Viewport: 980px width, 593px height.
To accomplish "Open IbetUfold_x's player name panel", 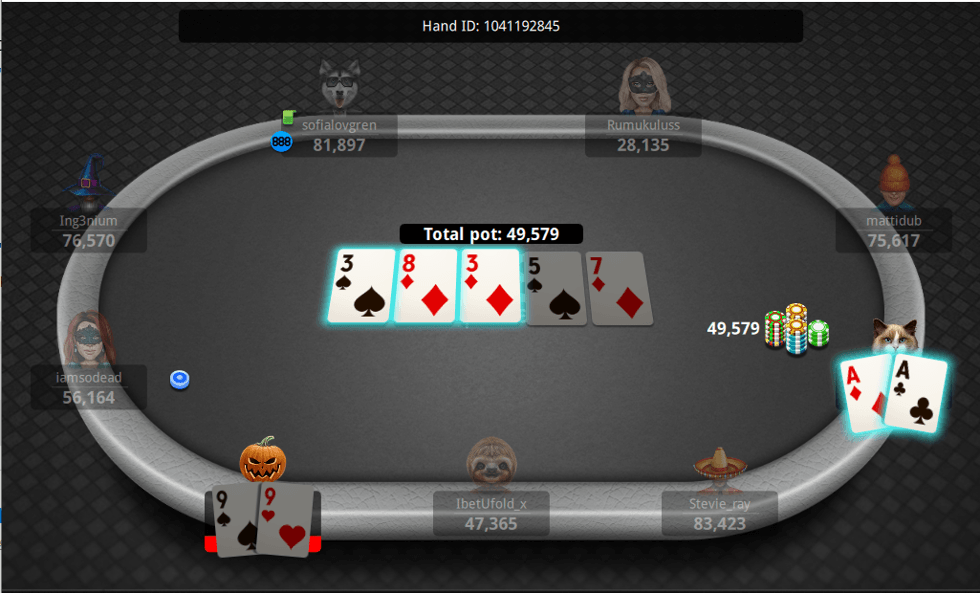I will 491,514.
